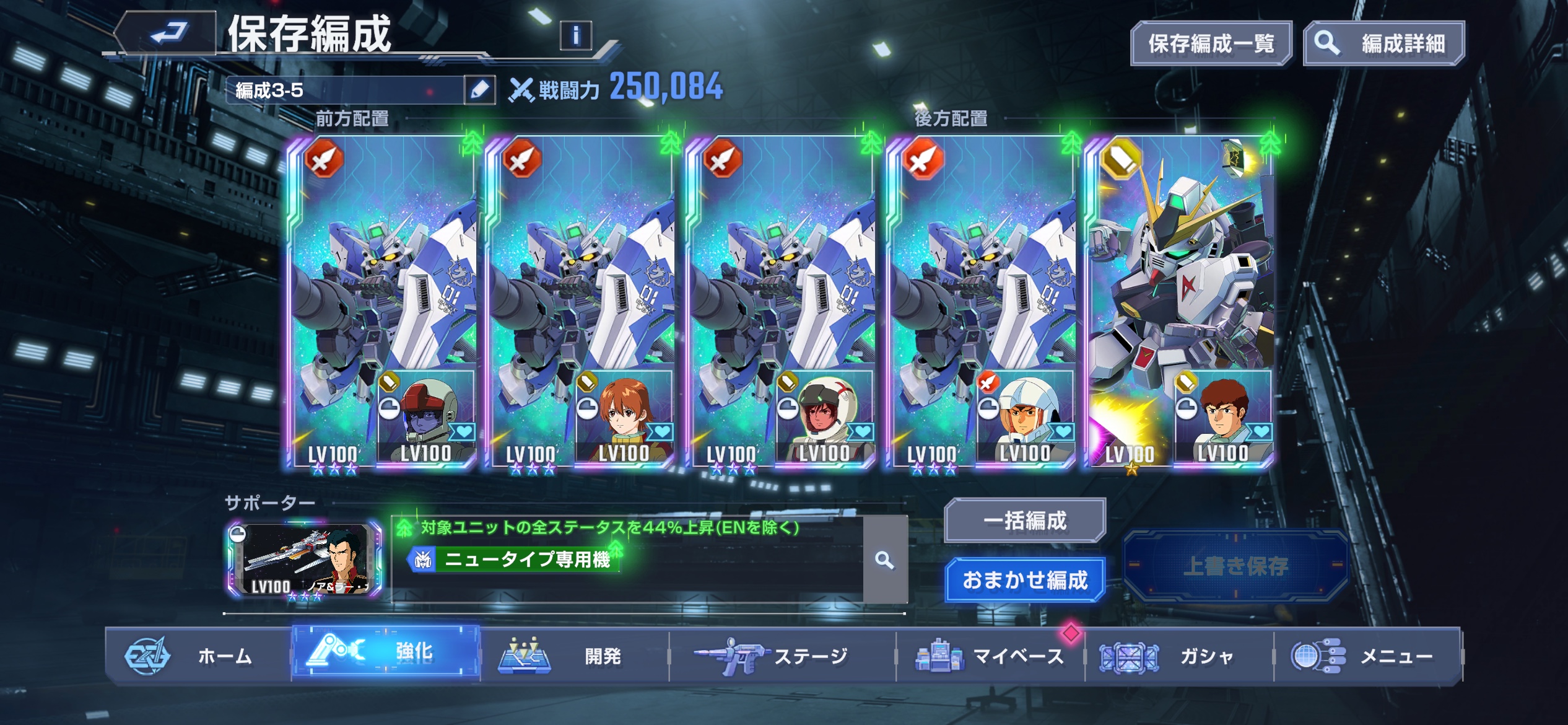This screenshot has width=1568, height=725.
Task: Show 編成詳細 formation details
Action: 1384,43
